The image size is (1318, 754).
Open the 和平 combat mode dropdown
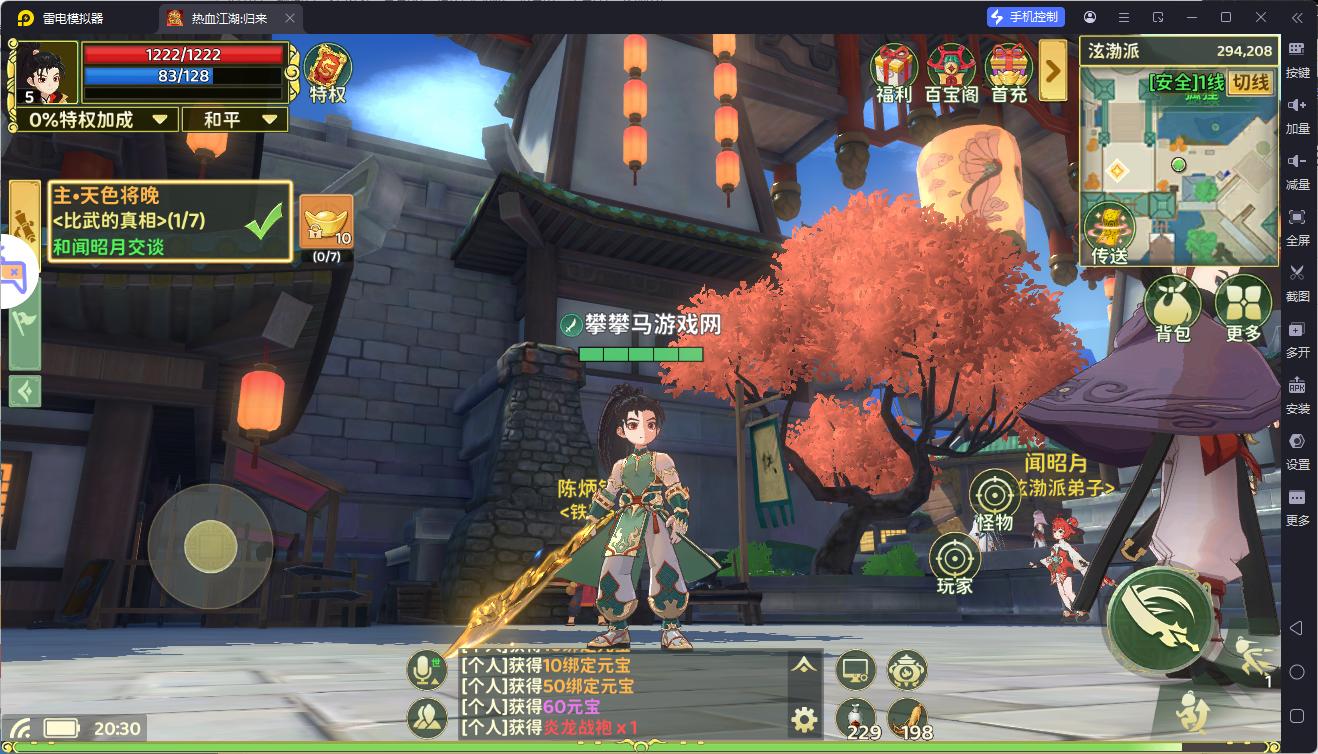[235, 120]
